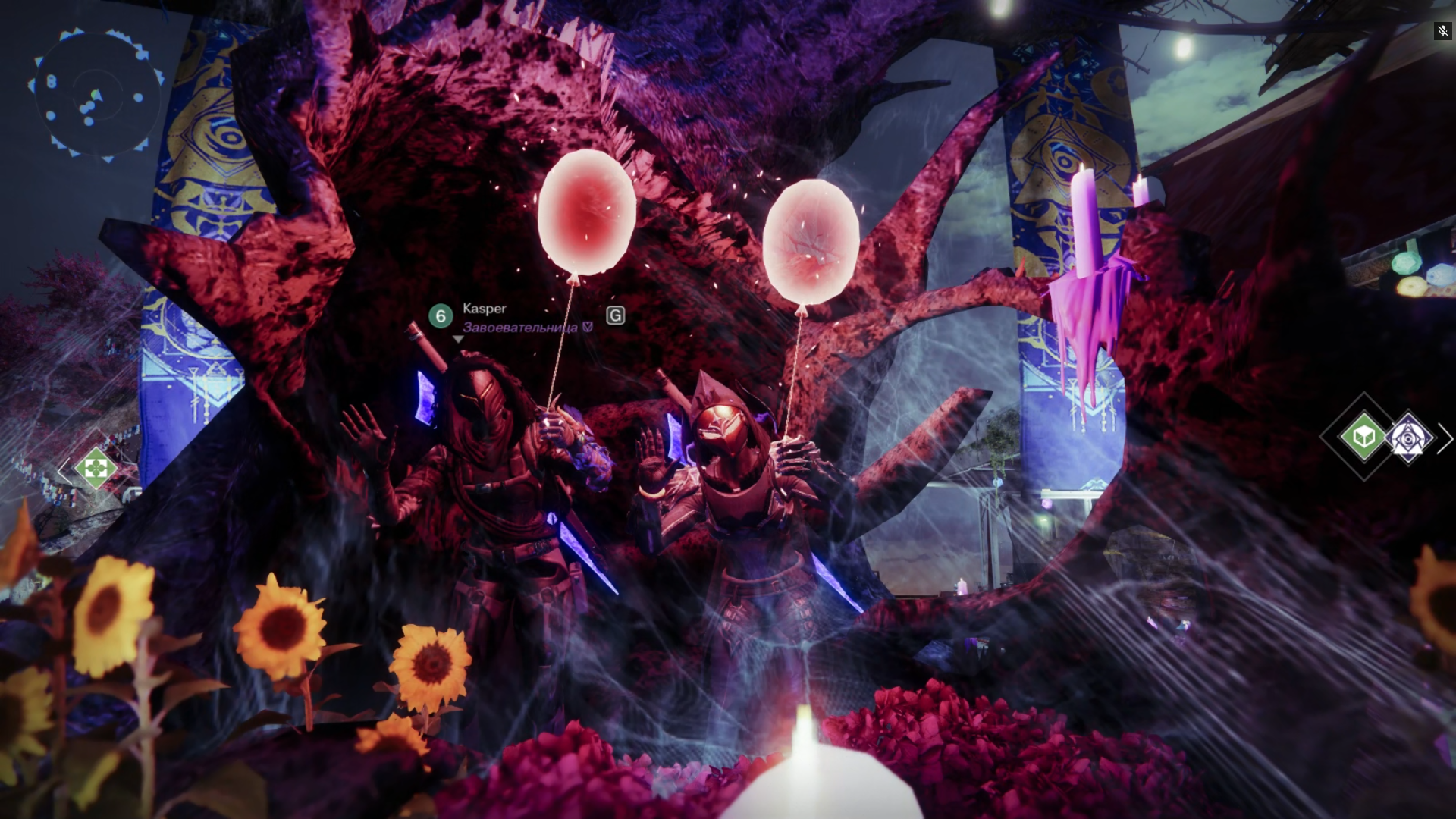Click the green cube diamond waypoint marker
The image size is (1456, 819).
[x=1363, y=436]
